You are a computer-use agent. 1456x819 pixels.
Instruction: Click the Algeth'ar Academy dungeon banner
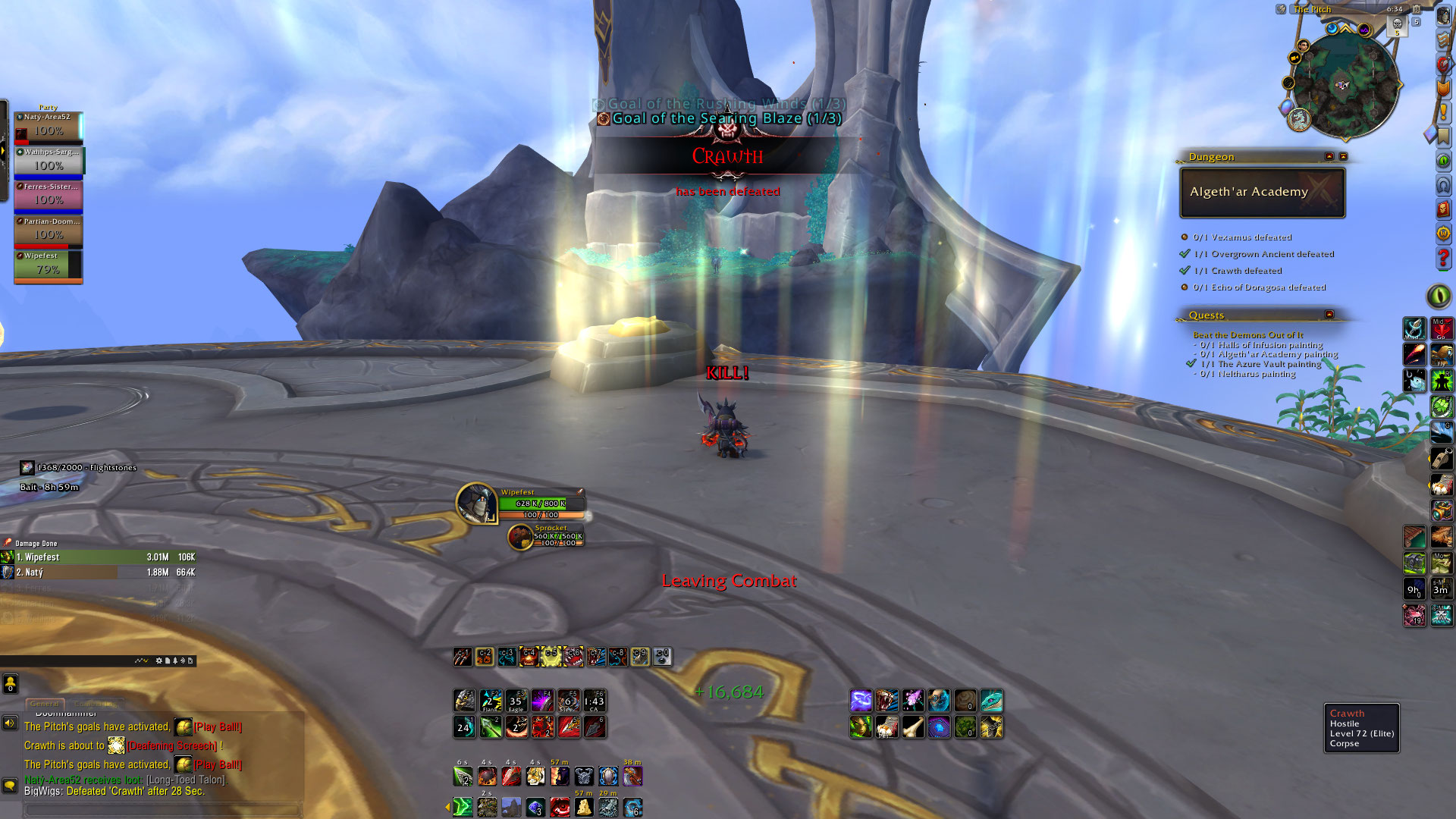[1262, 192]
